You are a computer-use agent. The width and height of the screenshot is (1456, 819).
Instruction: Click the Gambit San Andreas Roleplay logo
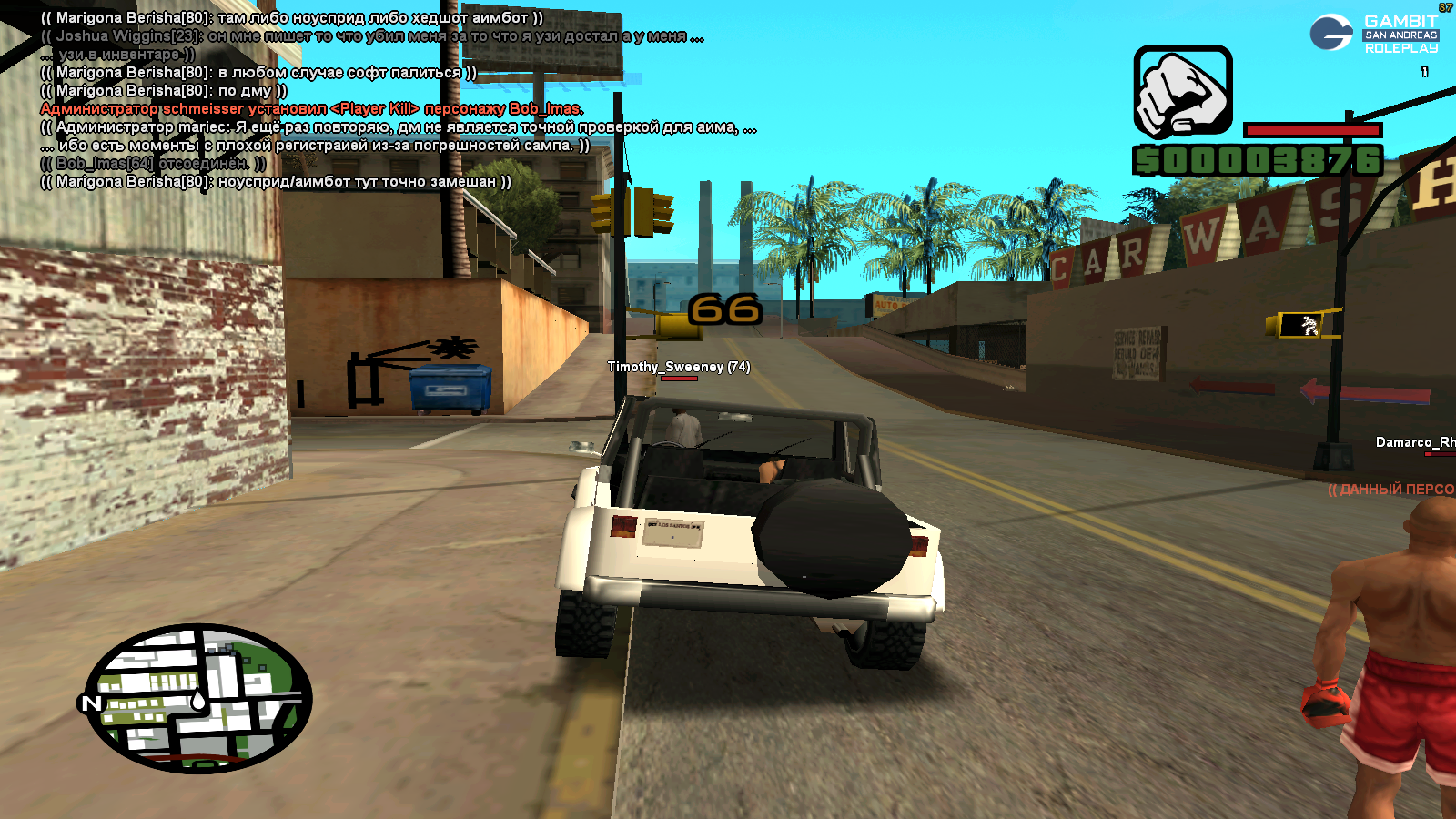1375,33
